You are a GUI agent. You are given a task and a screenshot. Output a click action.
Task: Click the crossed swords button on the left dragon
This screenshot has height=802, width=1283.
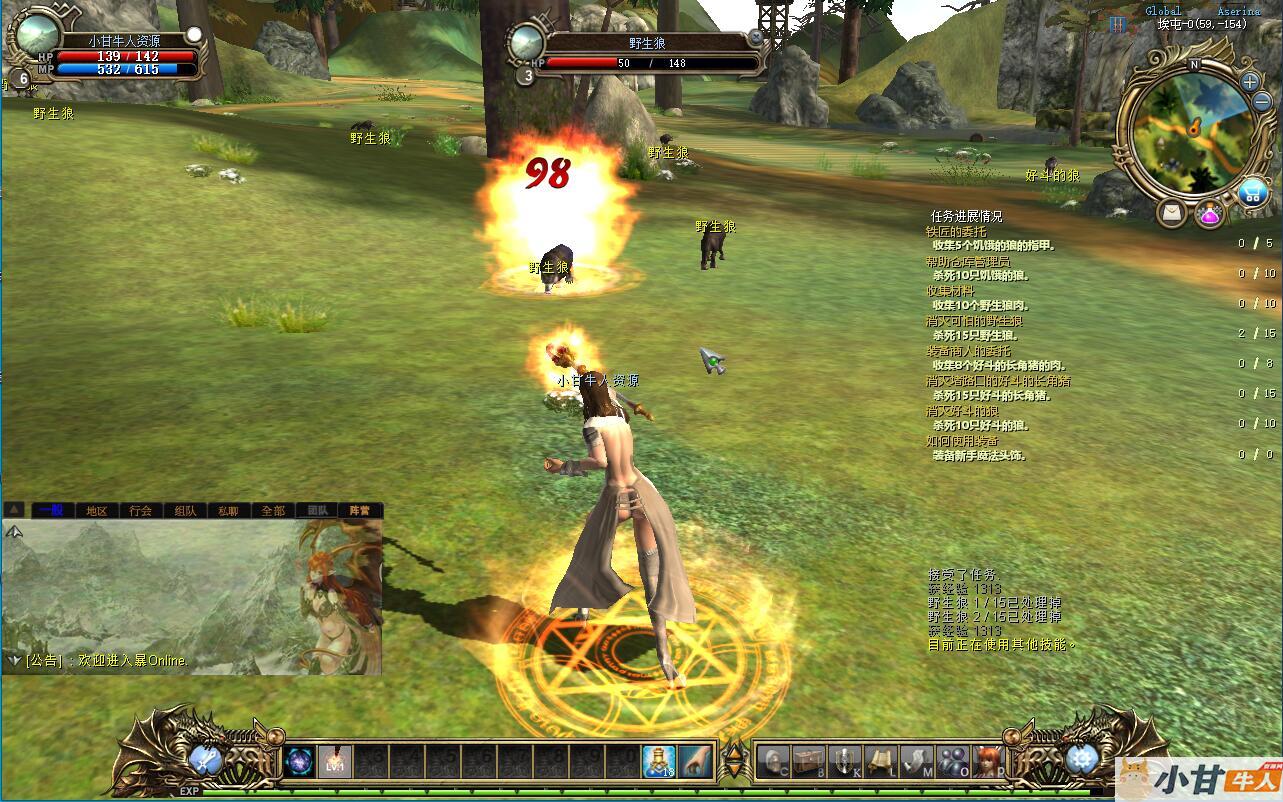tap(206, 760)
